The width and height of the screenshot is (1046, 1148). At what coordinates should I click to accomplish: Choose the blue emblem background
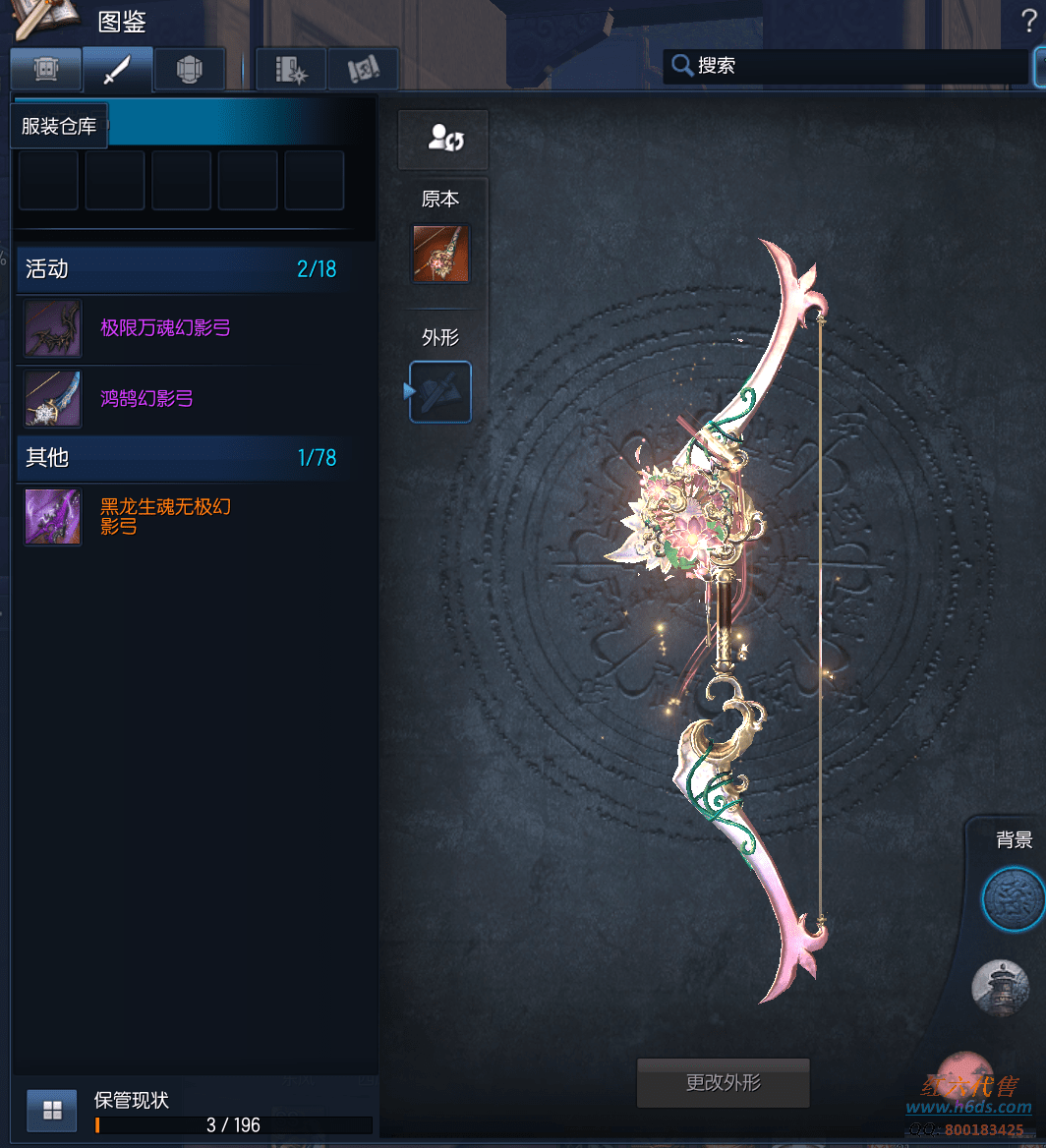coord(1014,898)
